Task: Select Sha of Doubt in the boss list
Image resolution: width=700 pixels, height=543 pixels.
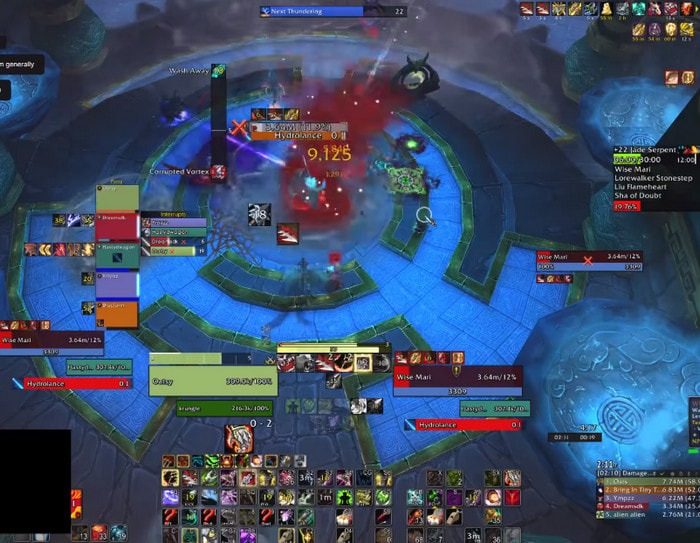Action: point(641,195)
